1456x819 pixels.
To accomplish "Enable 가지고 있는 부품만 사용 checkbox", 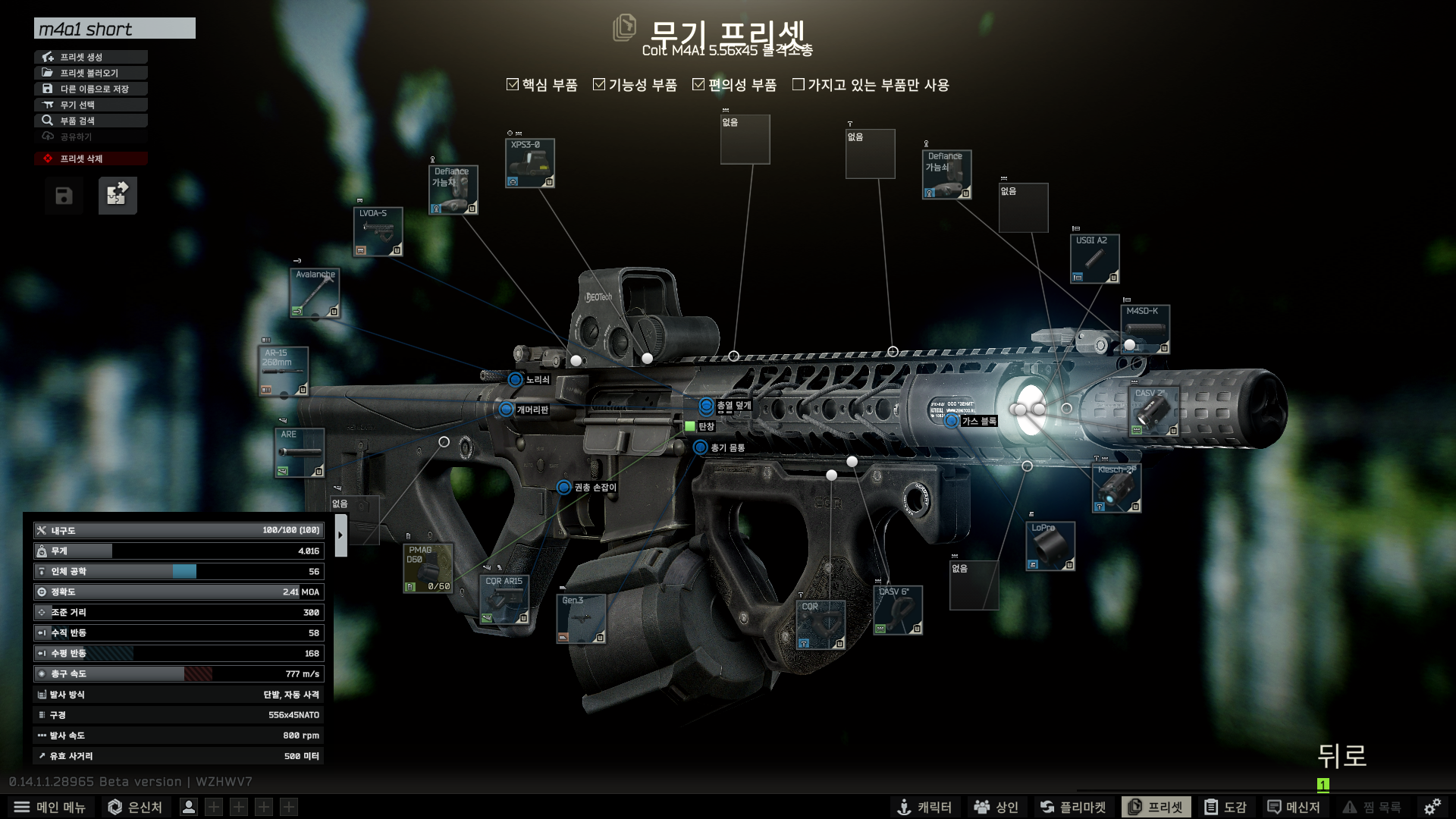I will (x=799, y=85).
